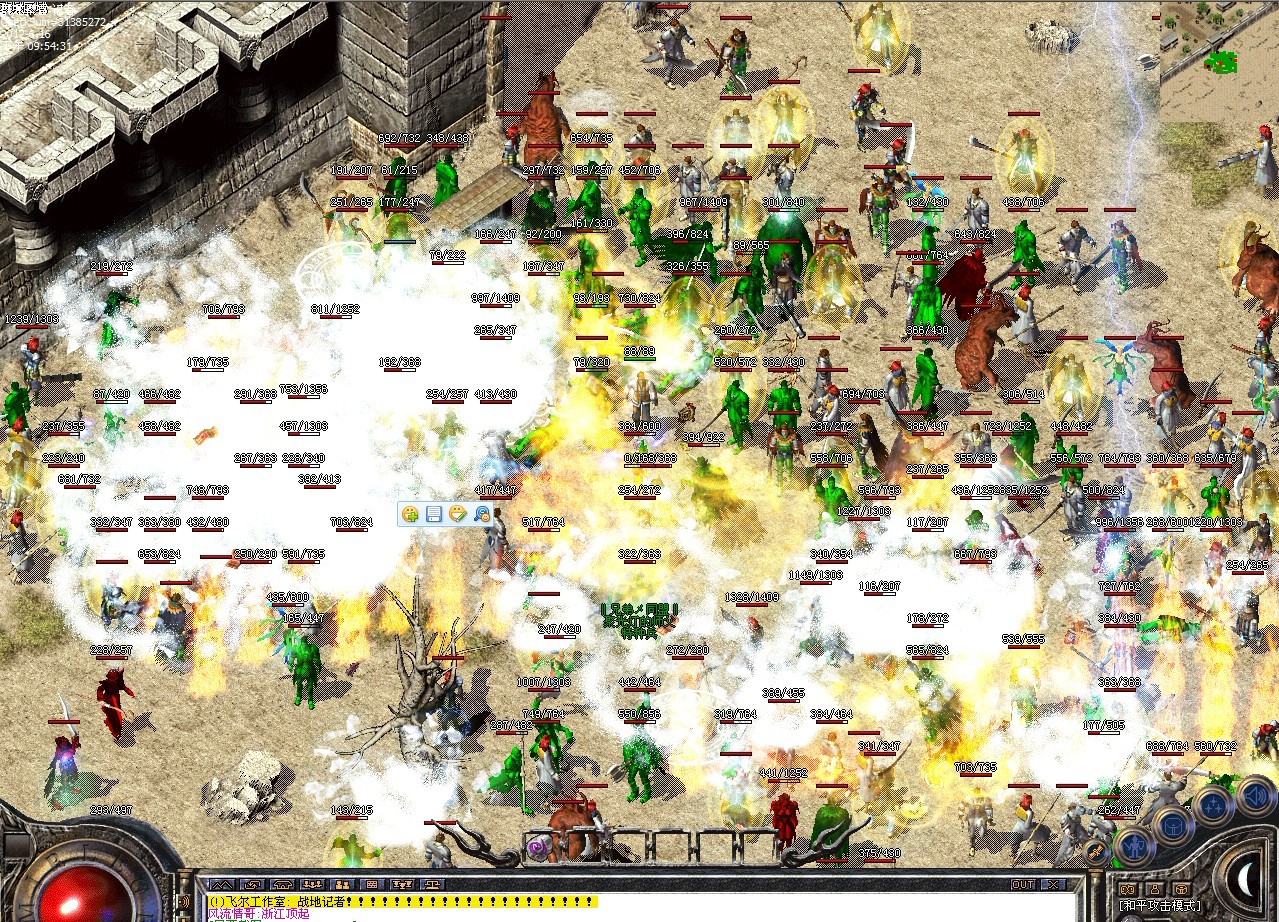Open the skills button with three stars
The height and width of the screenshot is (922, 1279).
(x=1213, y=805)
